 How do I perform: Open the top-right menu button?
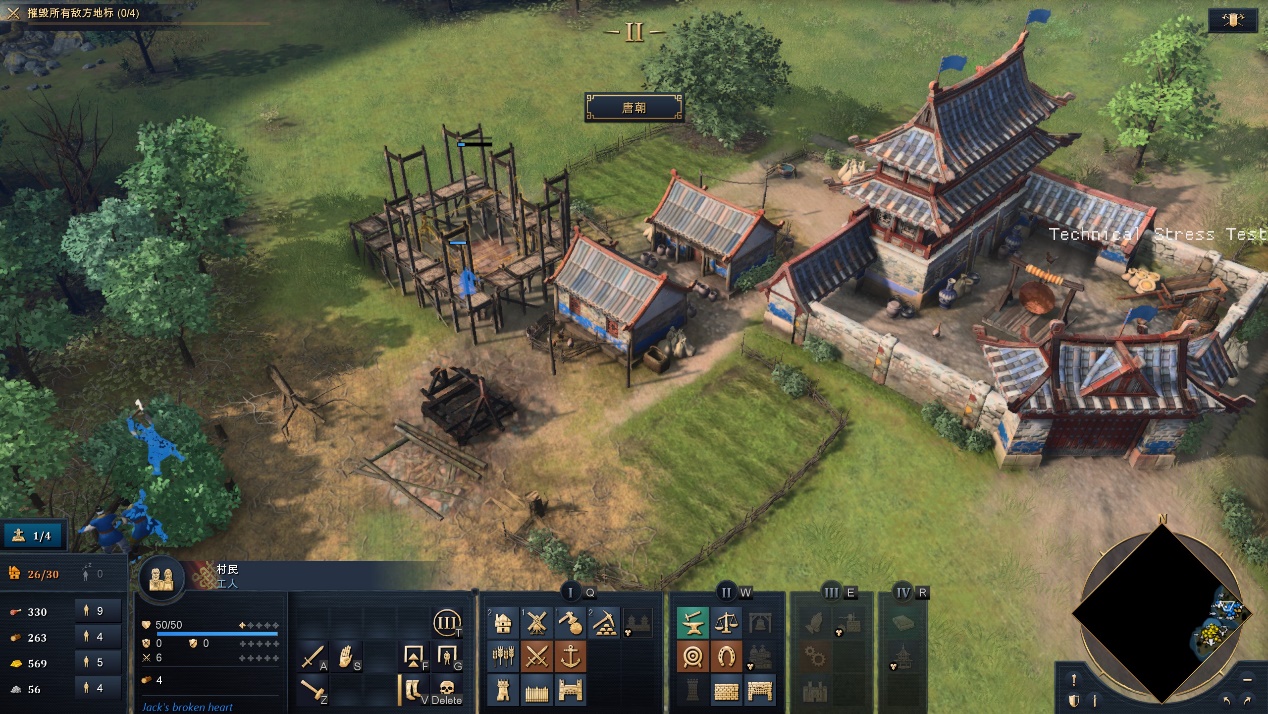[1232, 20]
